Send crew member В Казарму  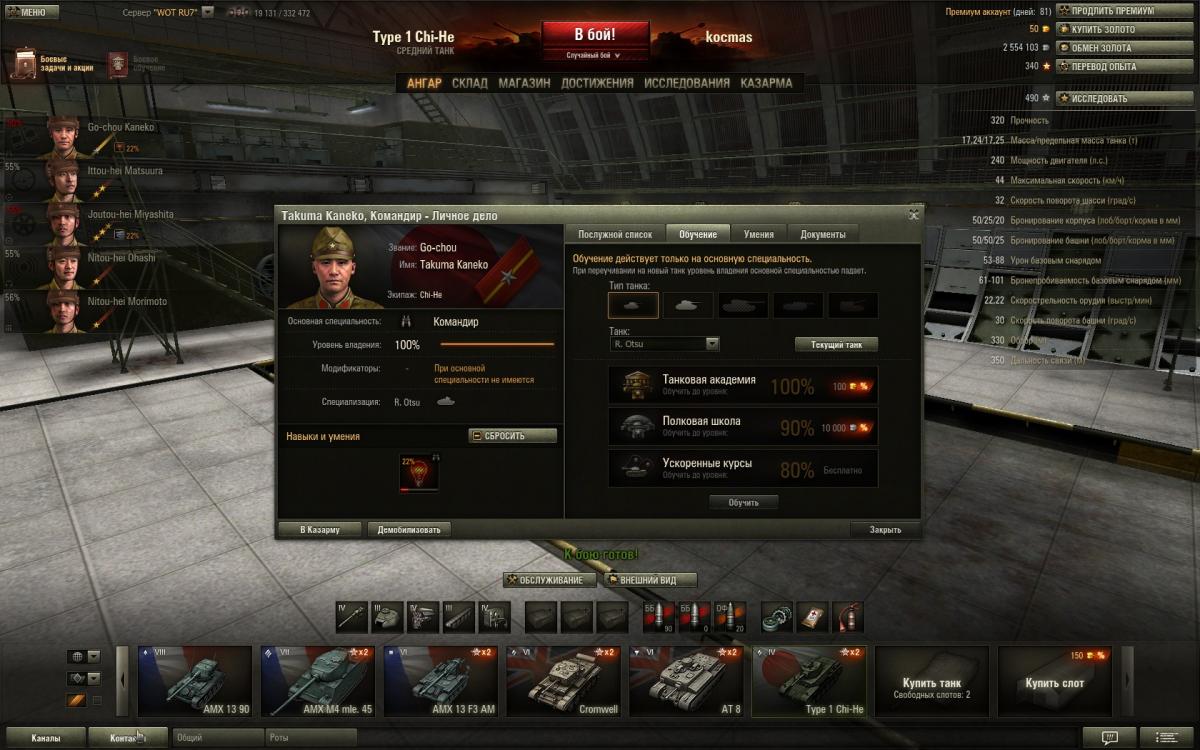pos(320,529)
